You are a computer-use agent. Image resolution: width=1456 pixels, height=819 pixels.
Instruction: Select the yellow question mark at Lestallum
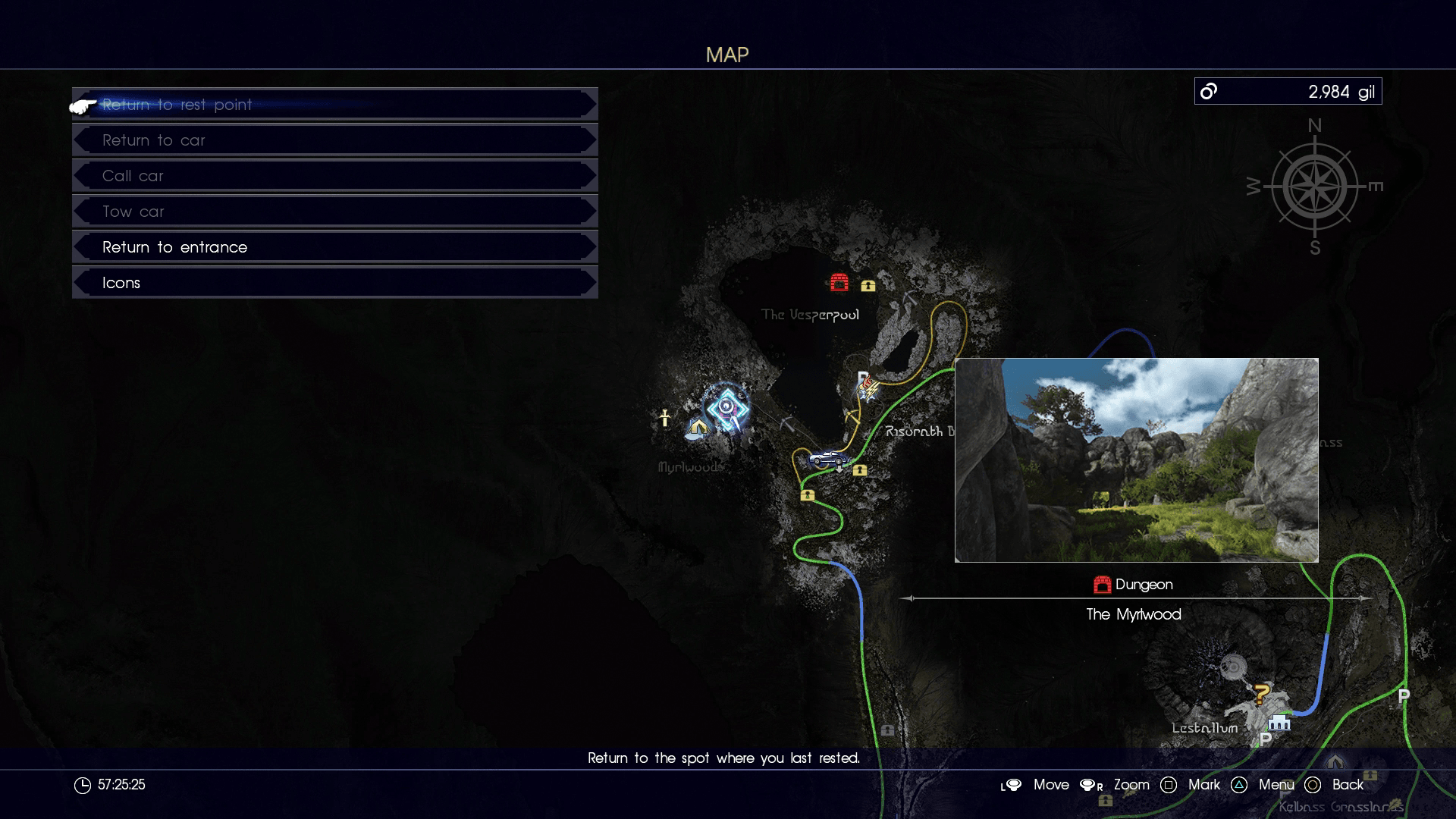pyautogui.click(x=1261, y=693)
